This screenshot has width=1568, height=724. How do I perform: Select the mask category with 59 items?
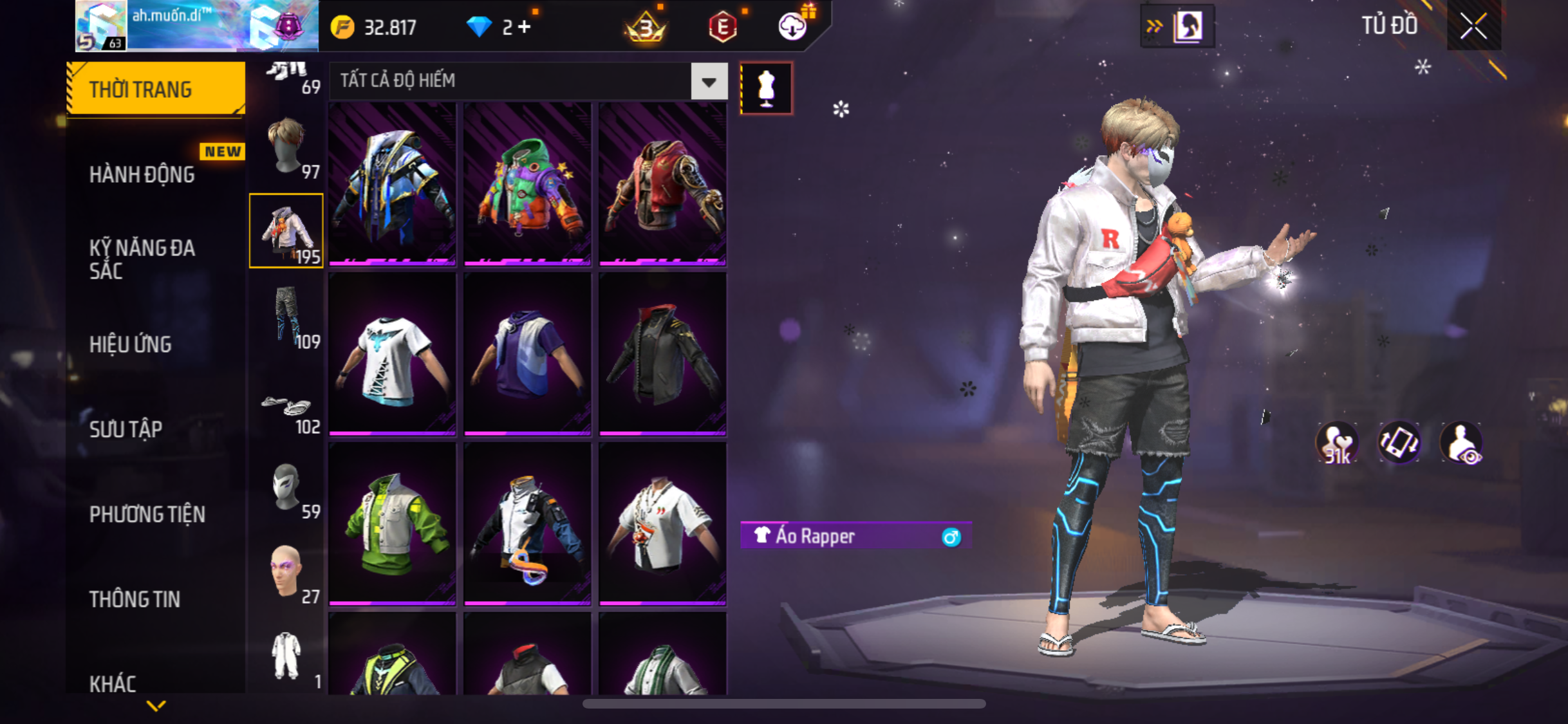click(x=287, y=488)
